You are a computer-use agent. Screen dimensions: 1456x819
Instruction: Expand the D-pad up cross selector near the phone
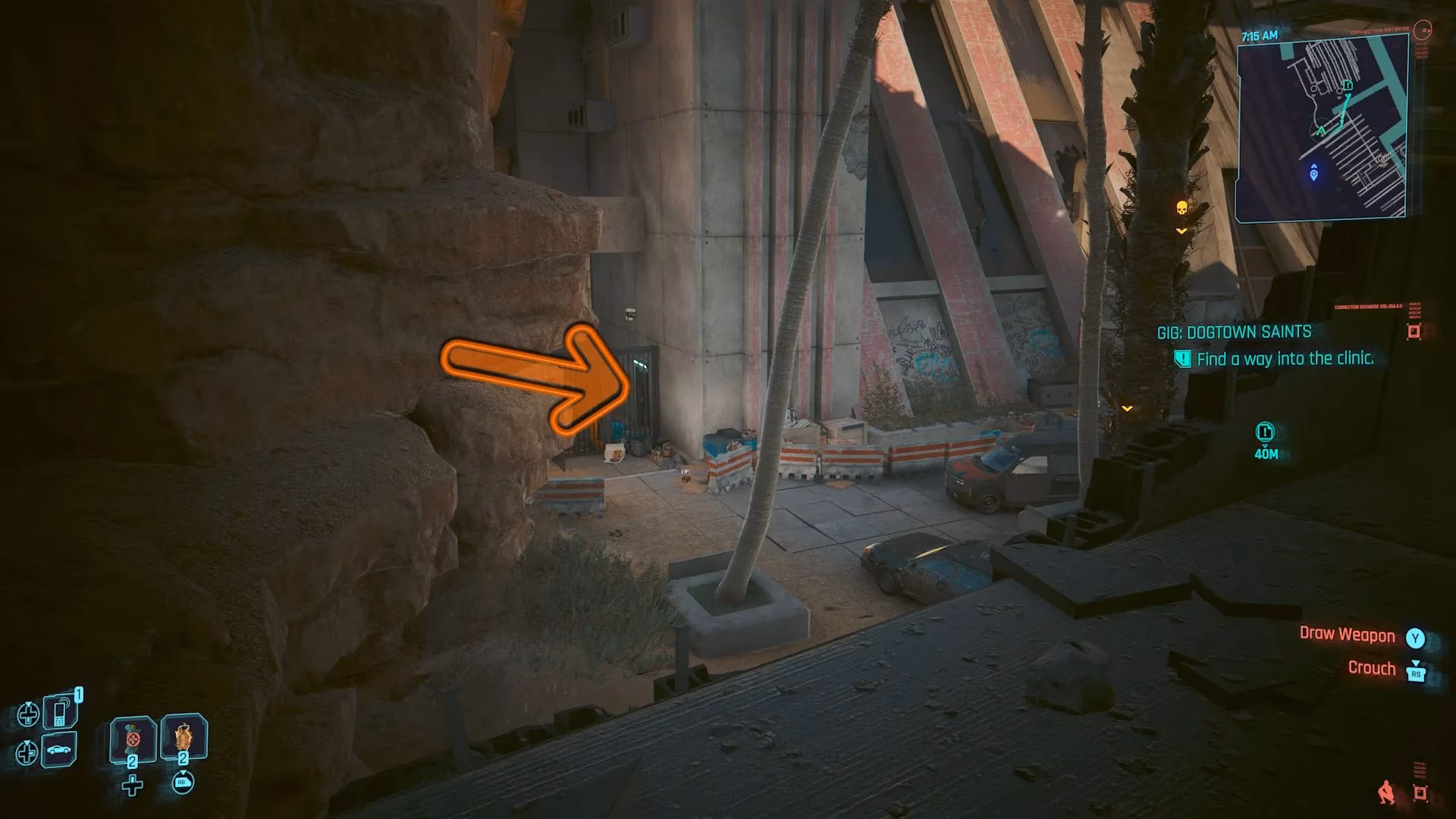tap(28, 714)
